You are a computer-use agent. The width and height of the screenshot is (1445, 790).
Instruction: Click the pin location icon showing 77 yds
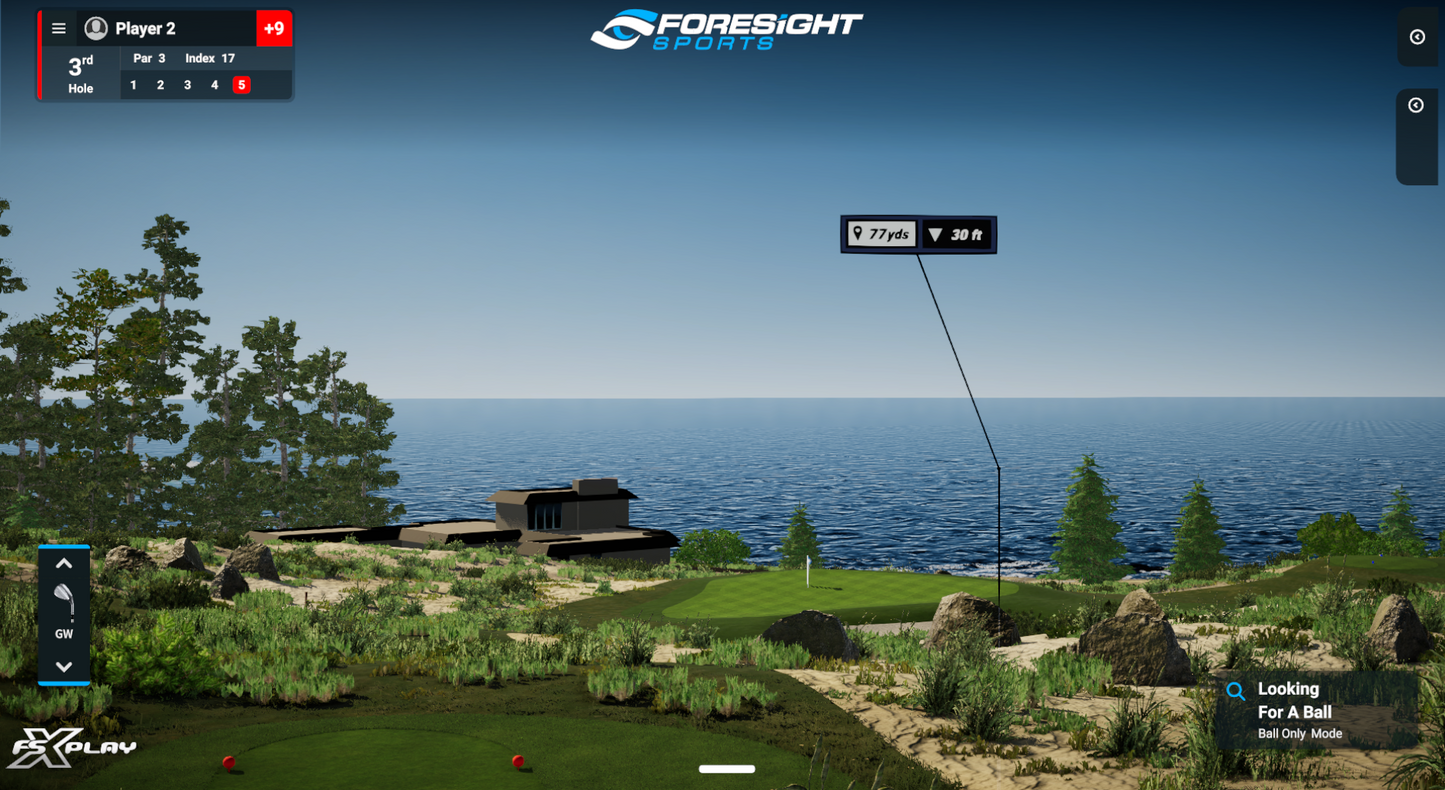pos(858,233)
